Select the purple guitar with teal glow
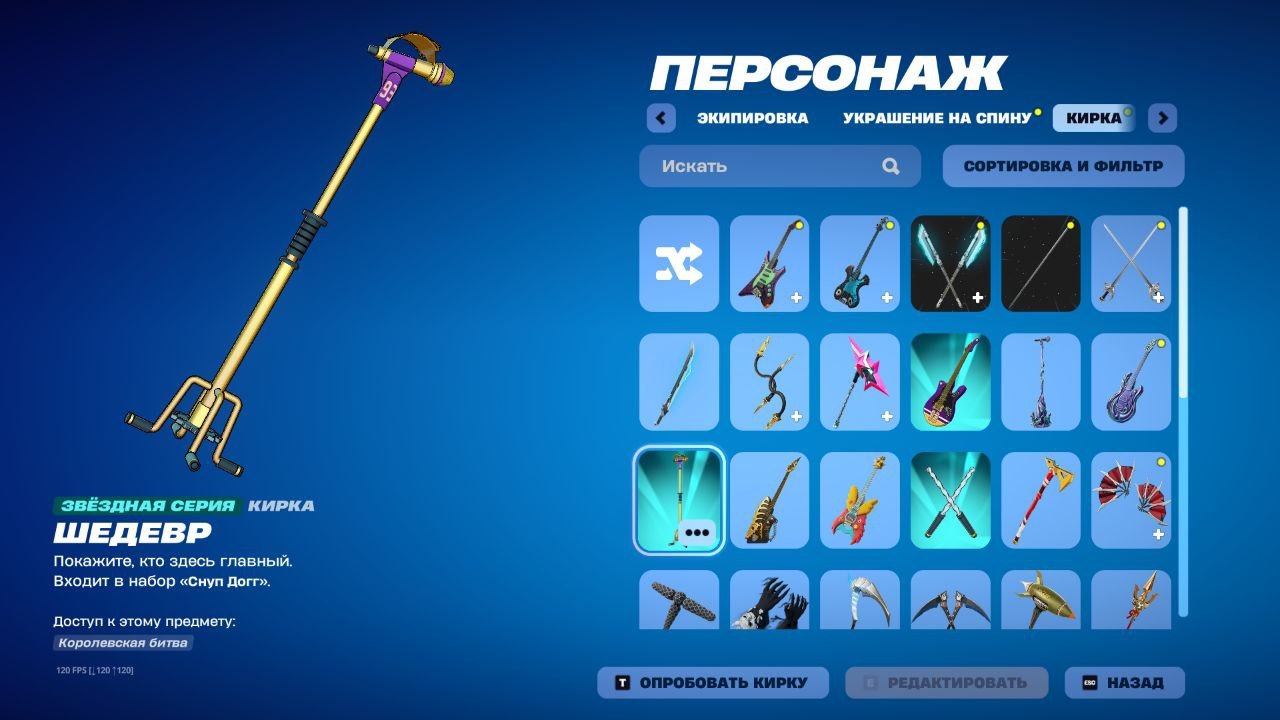The width and height of the screenshot is (1280, 720). point(950,381)
